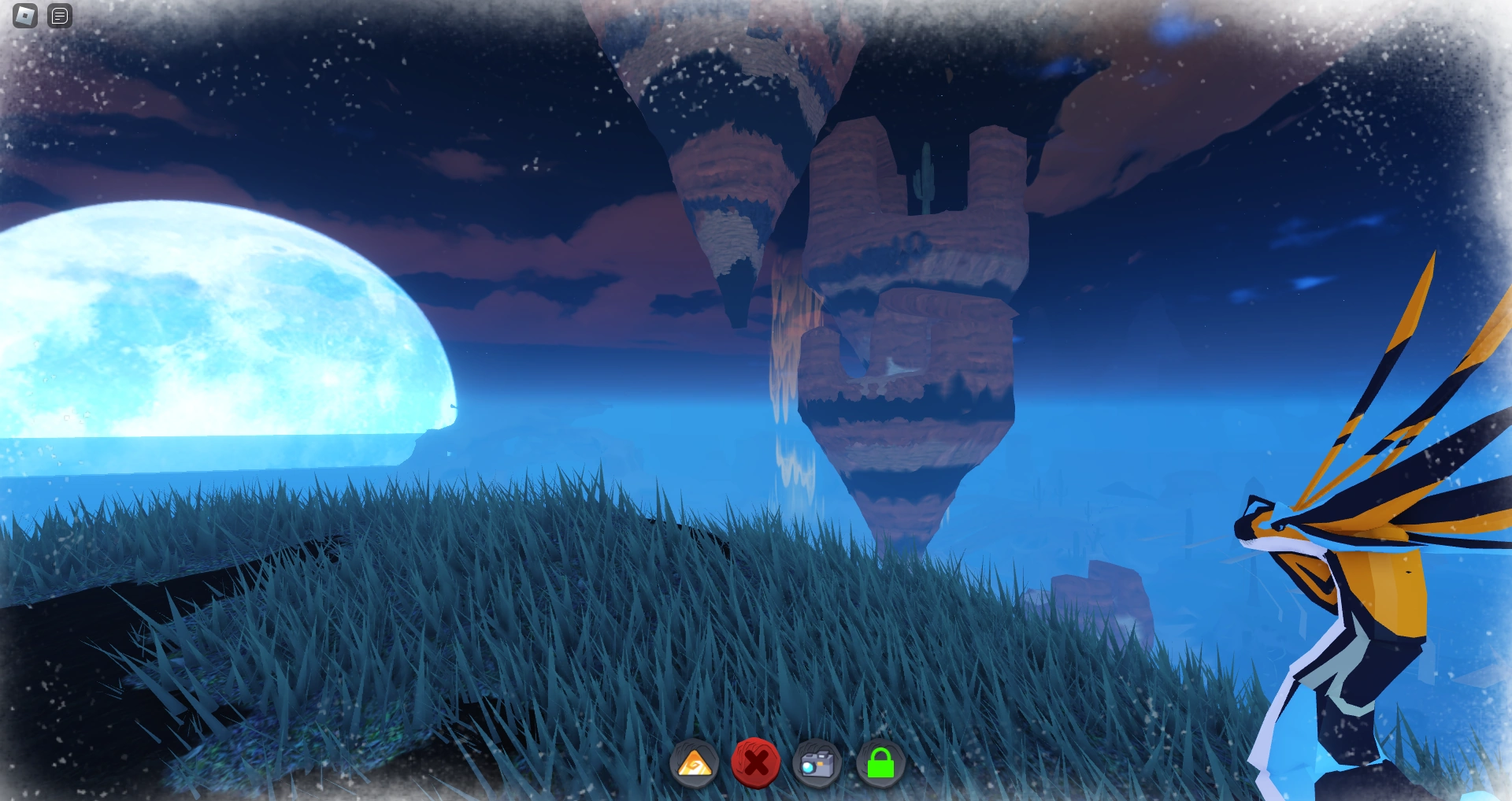Dismiss the action with the red X button
This screenshot has width=1512, height=801.
(x=758, y=763)
